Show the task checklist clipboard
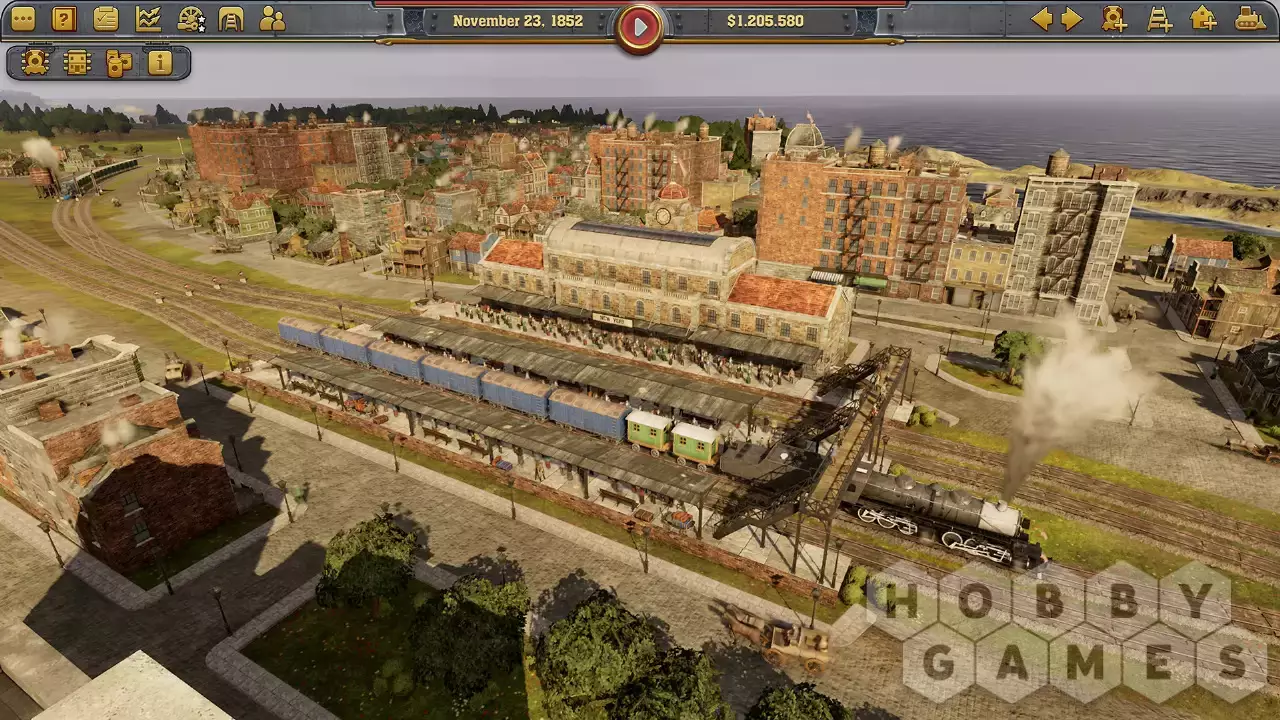This screenshot has width=1280, height=720. point(106,19)
